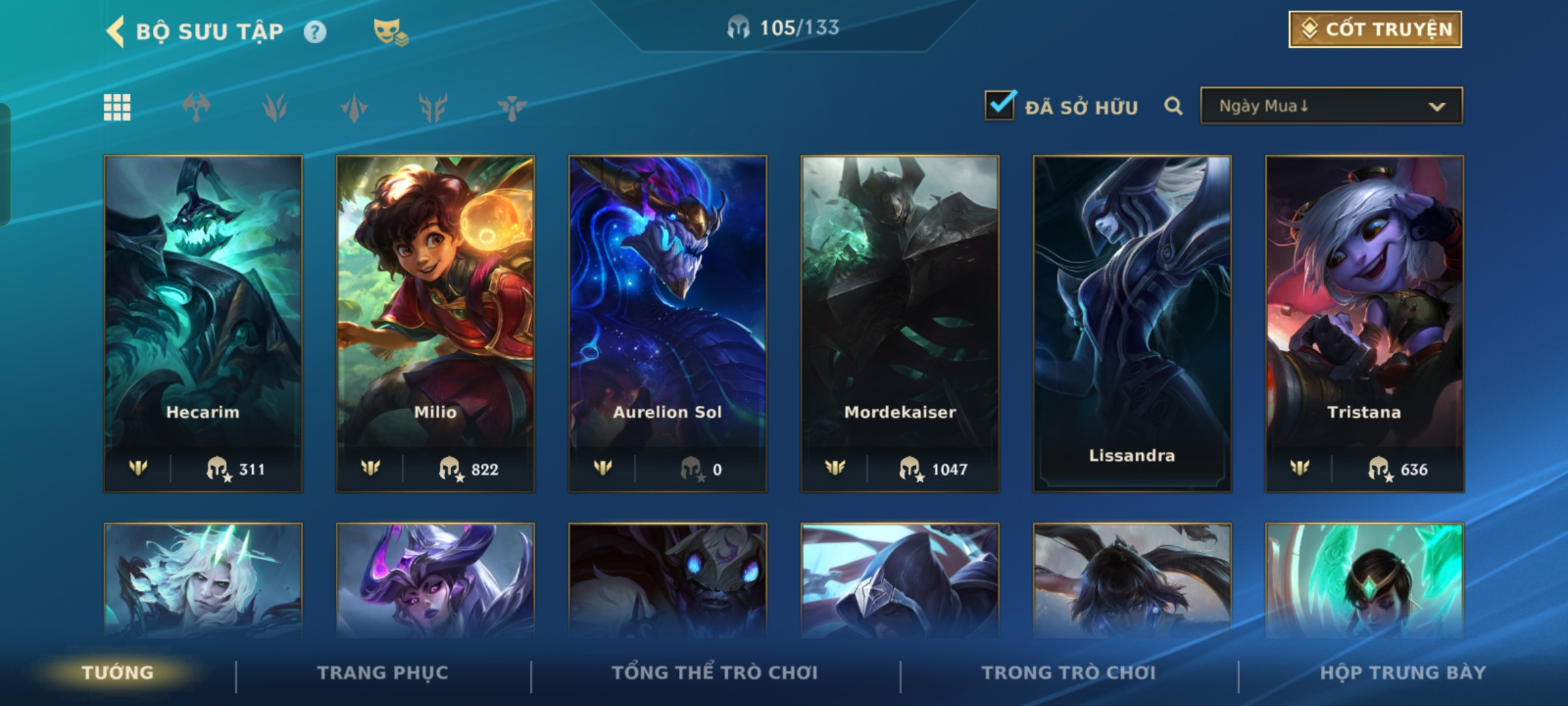Open the Tổng Thể Trò Chơi tab
This screenshot has height=706, width=1568.
tap(715, 673)
